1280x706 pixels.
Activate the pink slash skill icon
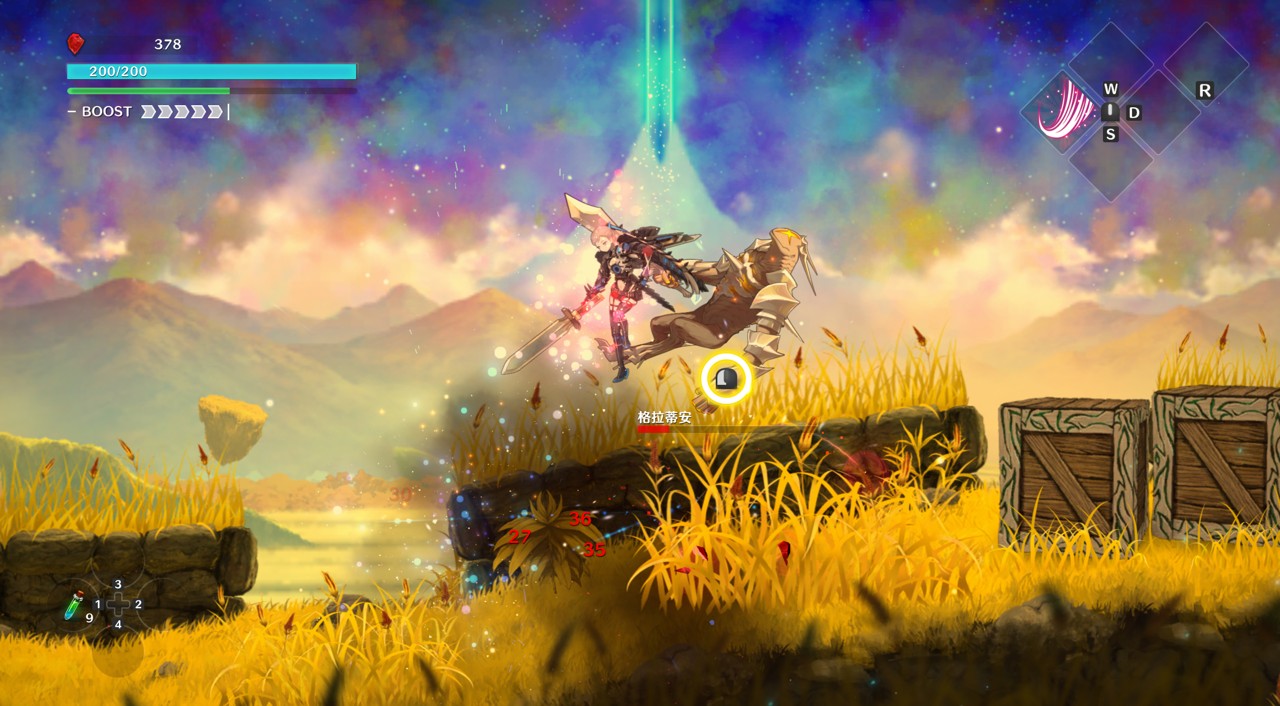point(1062,110)
